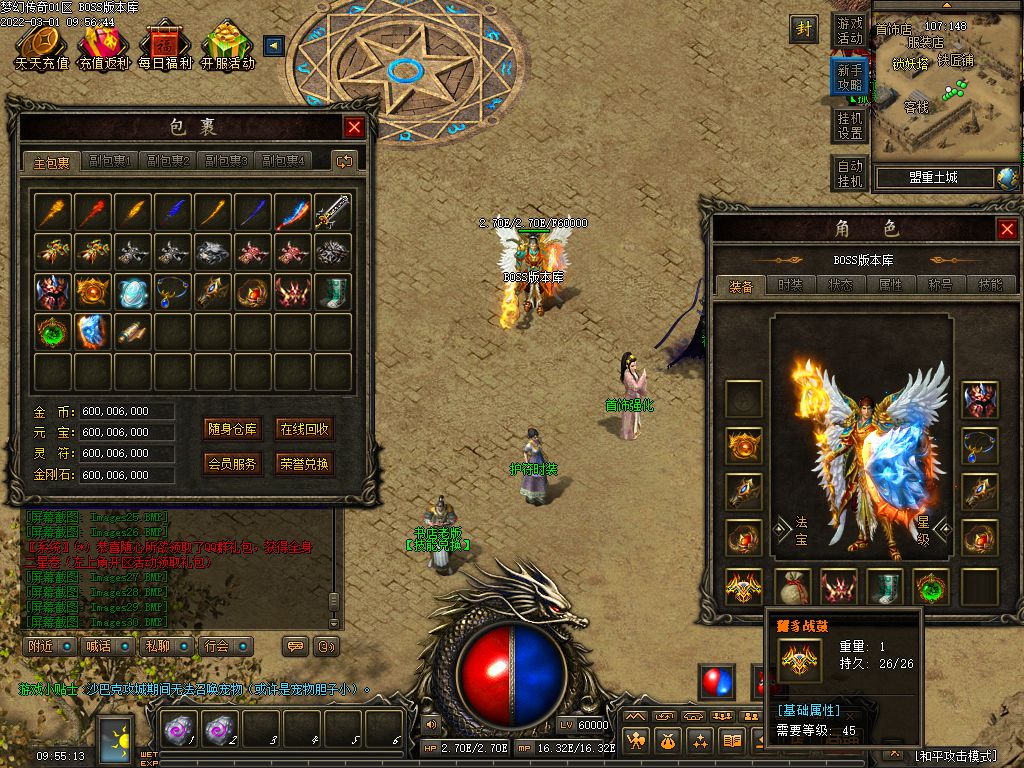Switch to the 时装 fashion tab
Screen dimensions: 1024x768
coord(790,285)
